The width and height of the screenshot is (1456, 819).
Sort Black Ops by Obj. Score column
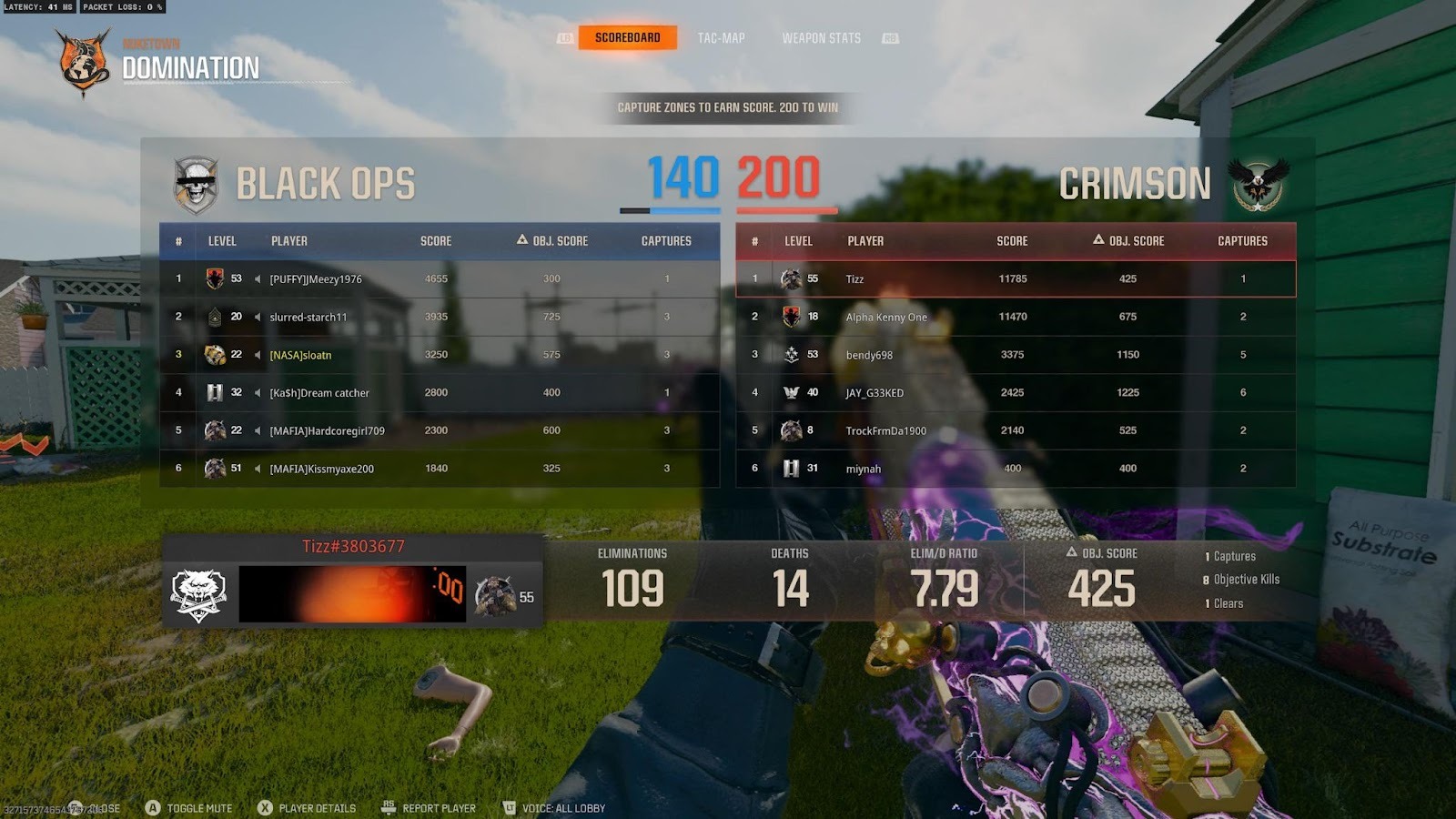552,241
